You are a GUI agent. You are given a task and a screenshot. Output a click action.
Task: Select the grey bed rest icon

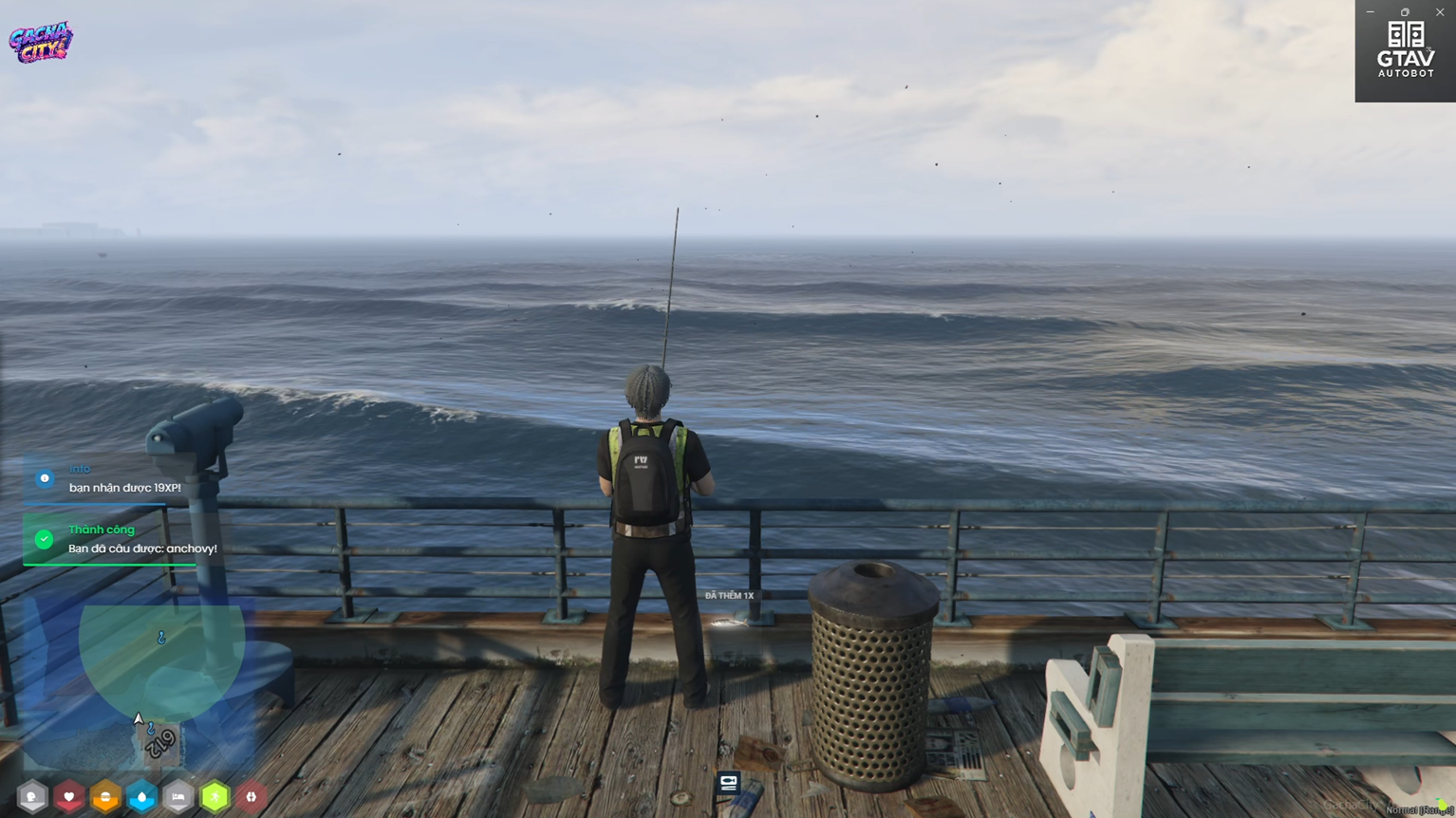[x=178, y=797]
